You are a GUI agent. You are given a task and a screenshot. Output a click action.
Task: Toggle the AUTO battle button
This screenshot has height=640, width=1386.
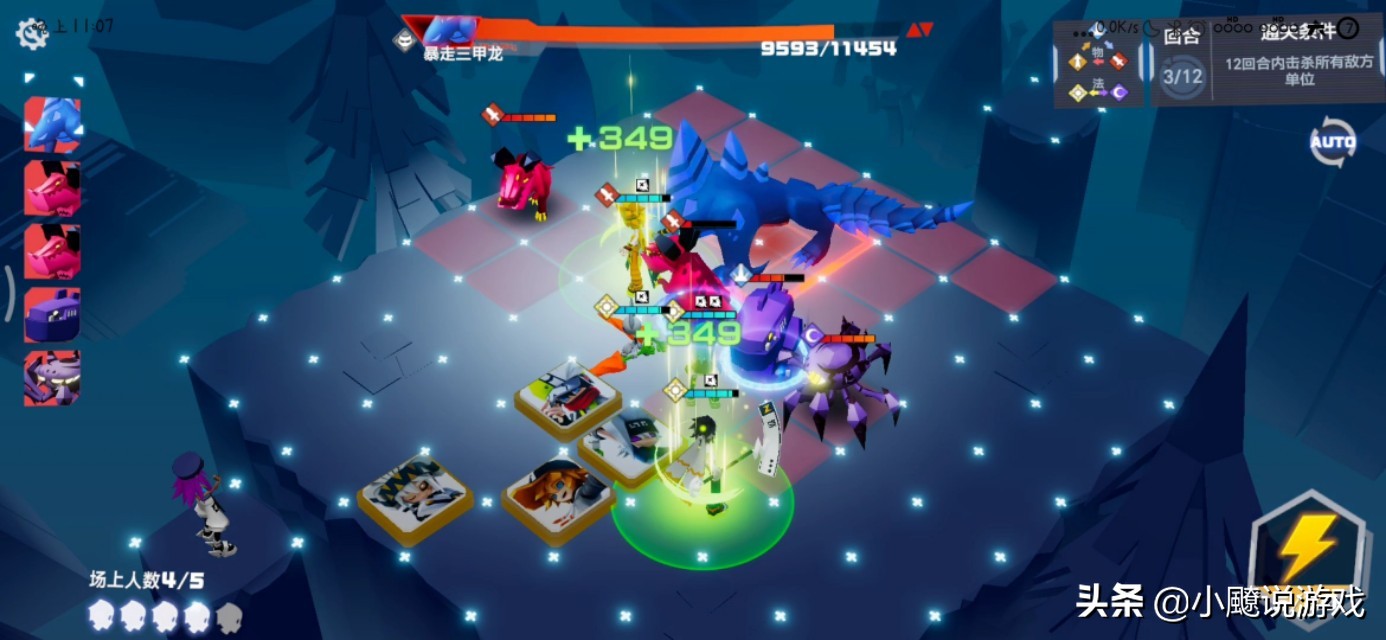click(1332, 142)
